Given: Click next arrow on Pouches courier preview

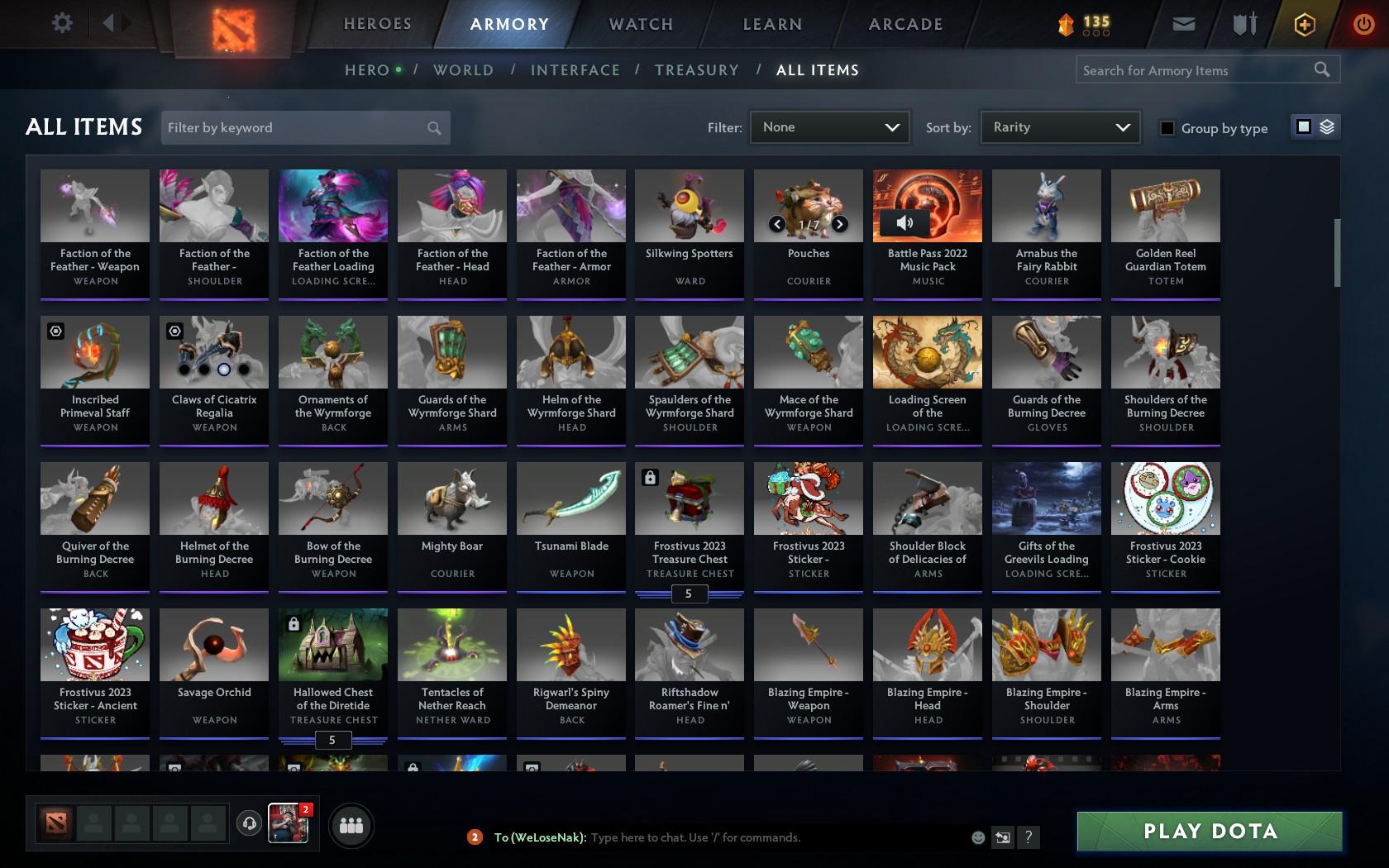Looking at the screenshot, I should [838, 223].
